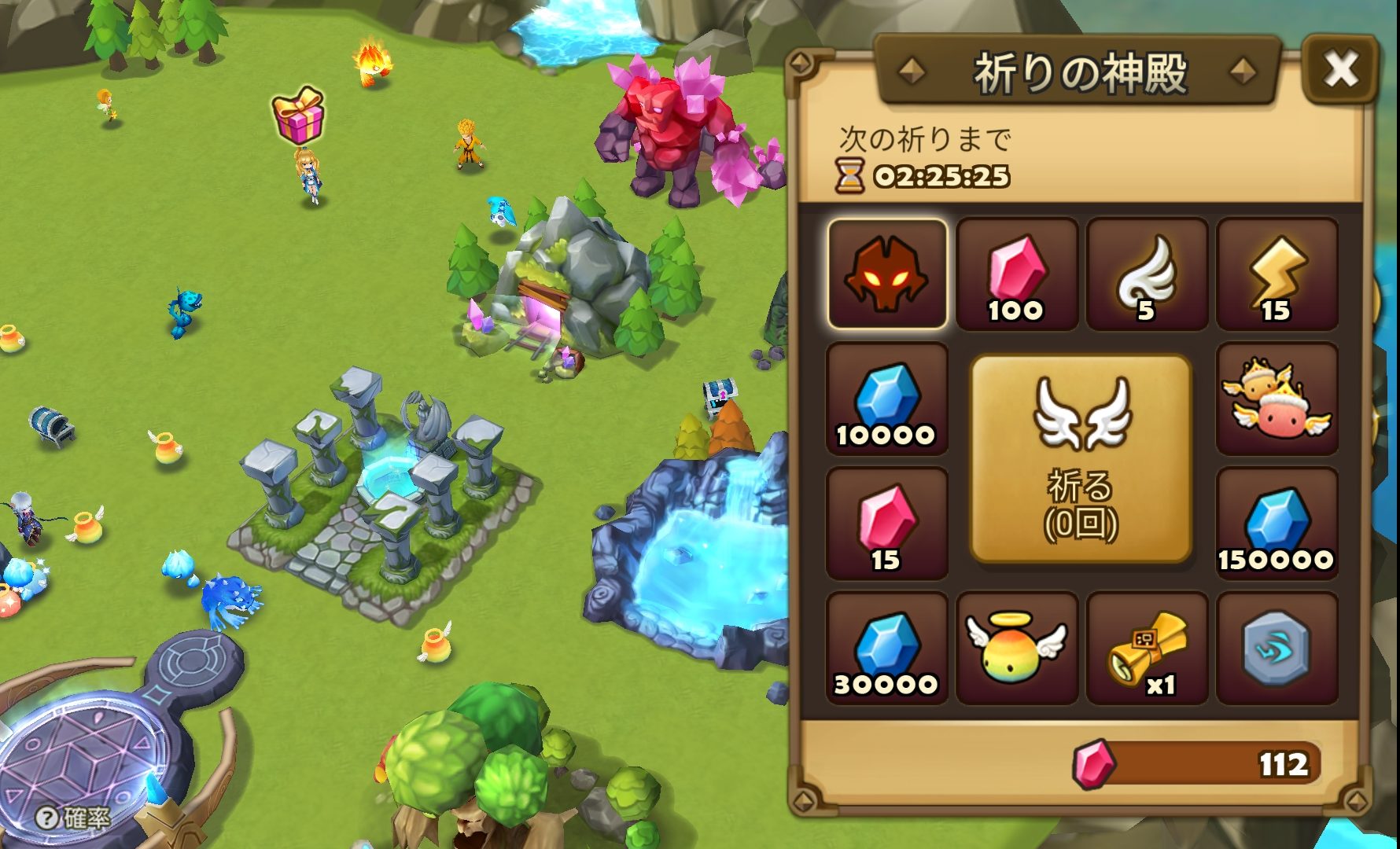1400x849 pixels.
Task: Select the 15 crystals reward
Action: coord(886,525)
